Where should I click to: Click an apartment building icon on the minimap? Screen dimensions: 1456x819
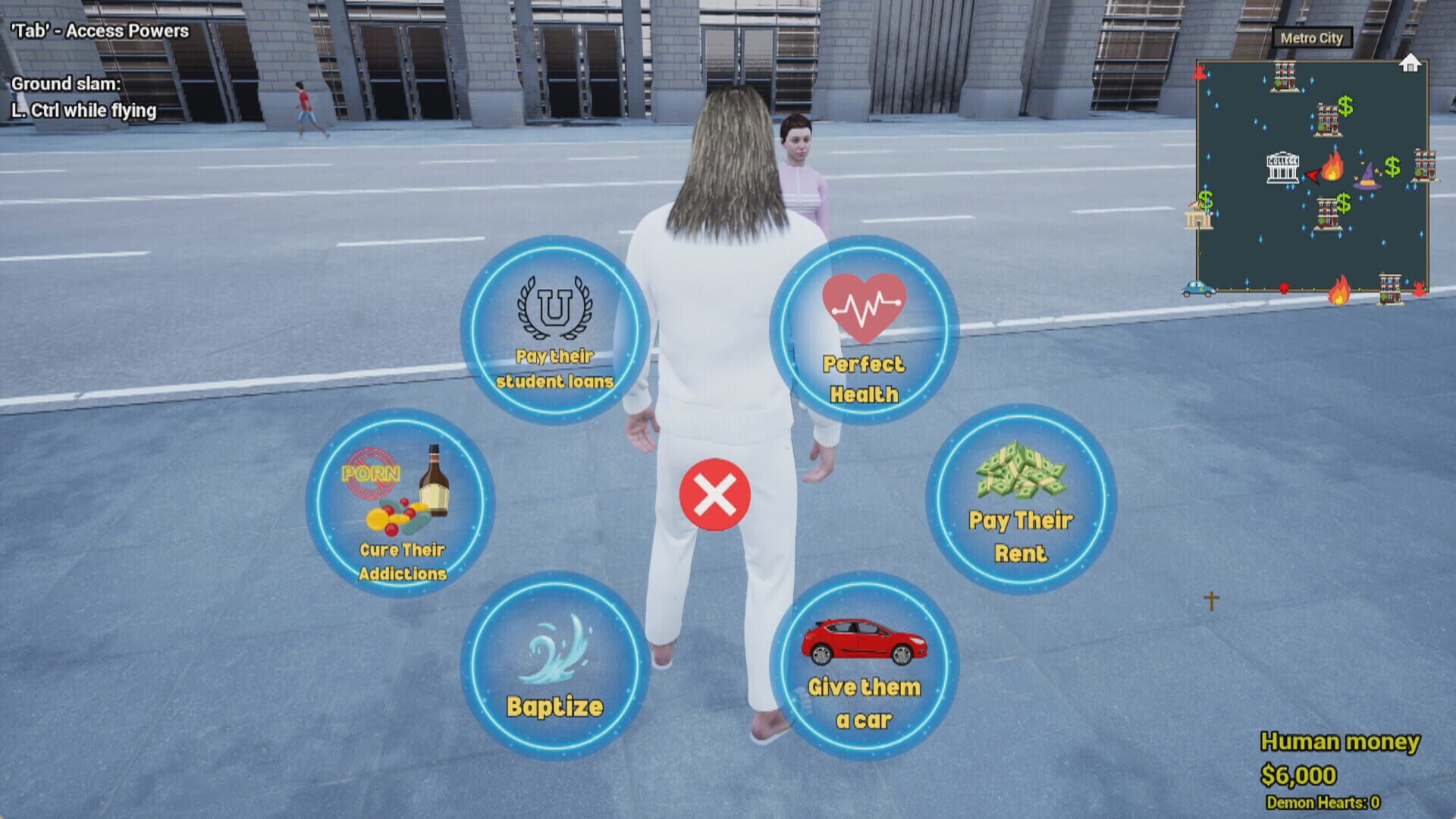tap(1285, 76)
